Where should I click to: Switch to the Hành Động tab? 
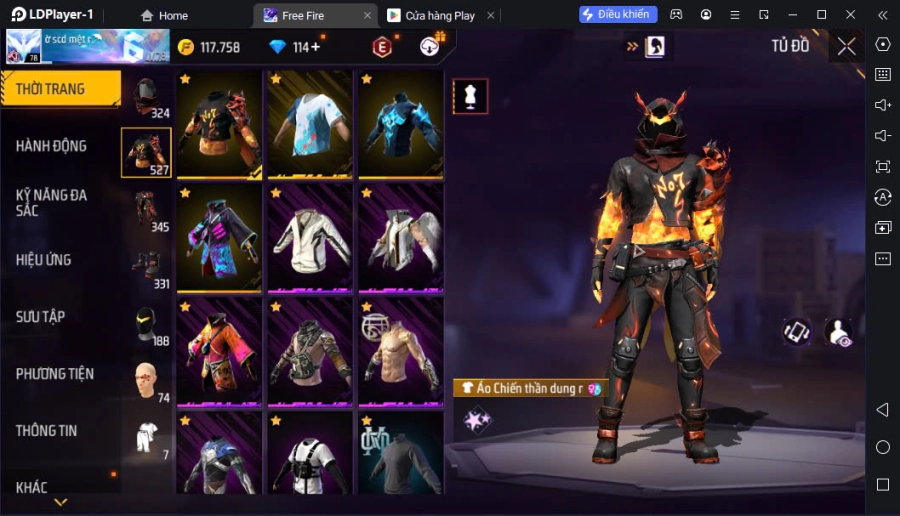[x=52, y=146]
